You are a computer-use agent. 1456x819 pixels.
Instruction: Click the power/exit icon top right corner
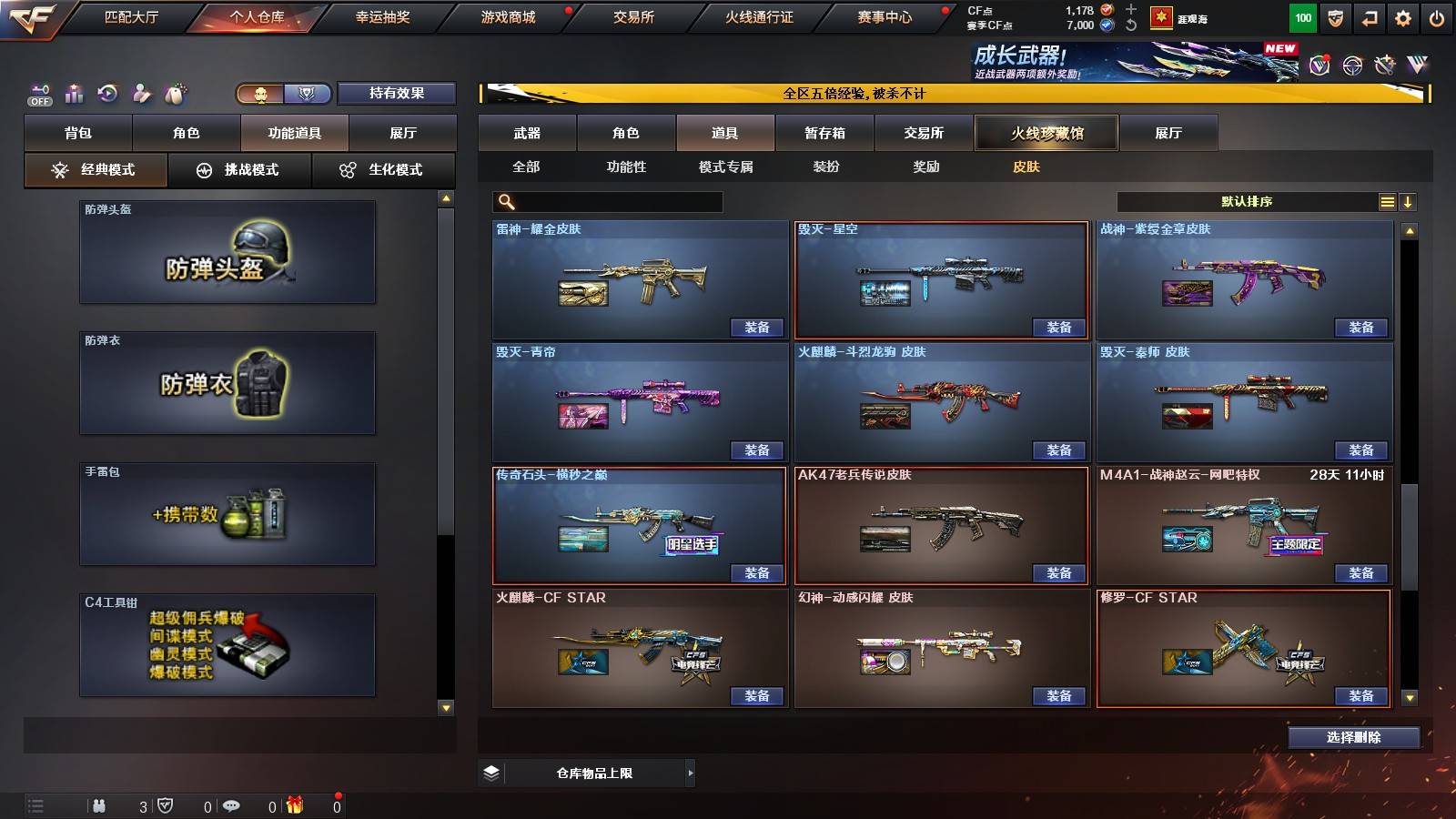[x=1438, y=16]
